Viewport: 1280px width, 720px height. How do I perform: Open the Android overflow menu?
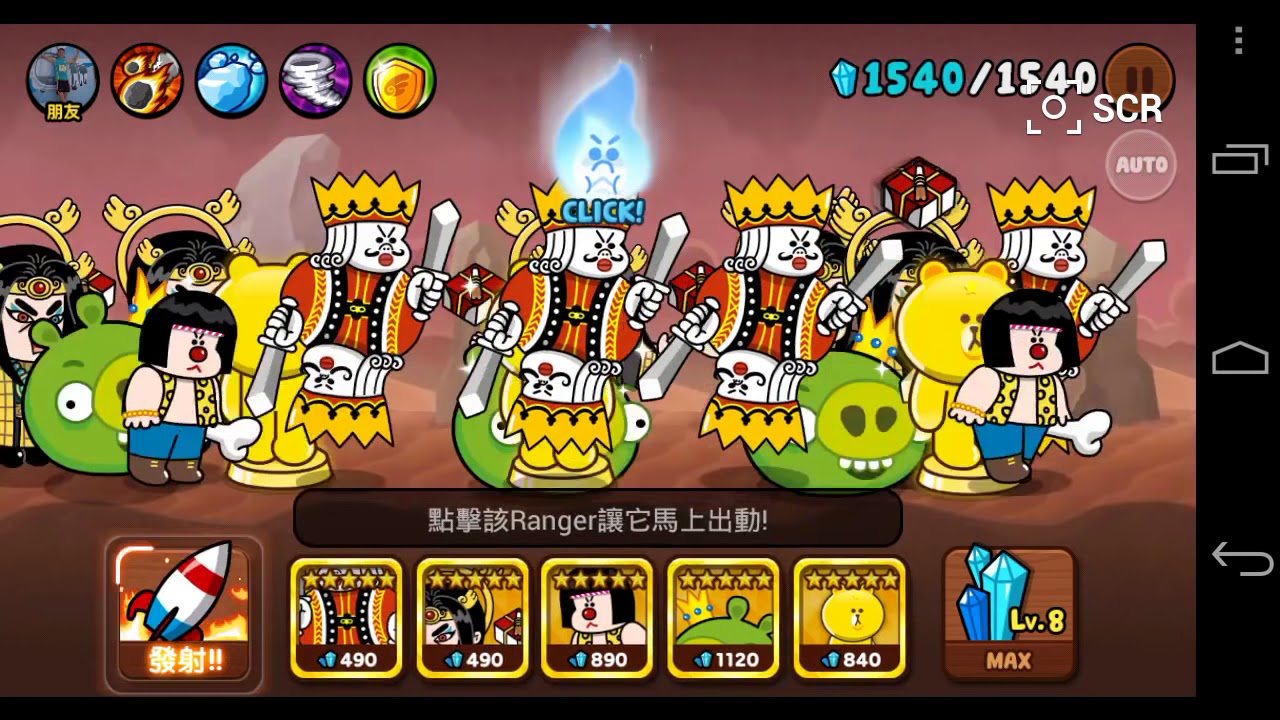[x=1239, y=41]
